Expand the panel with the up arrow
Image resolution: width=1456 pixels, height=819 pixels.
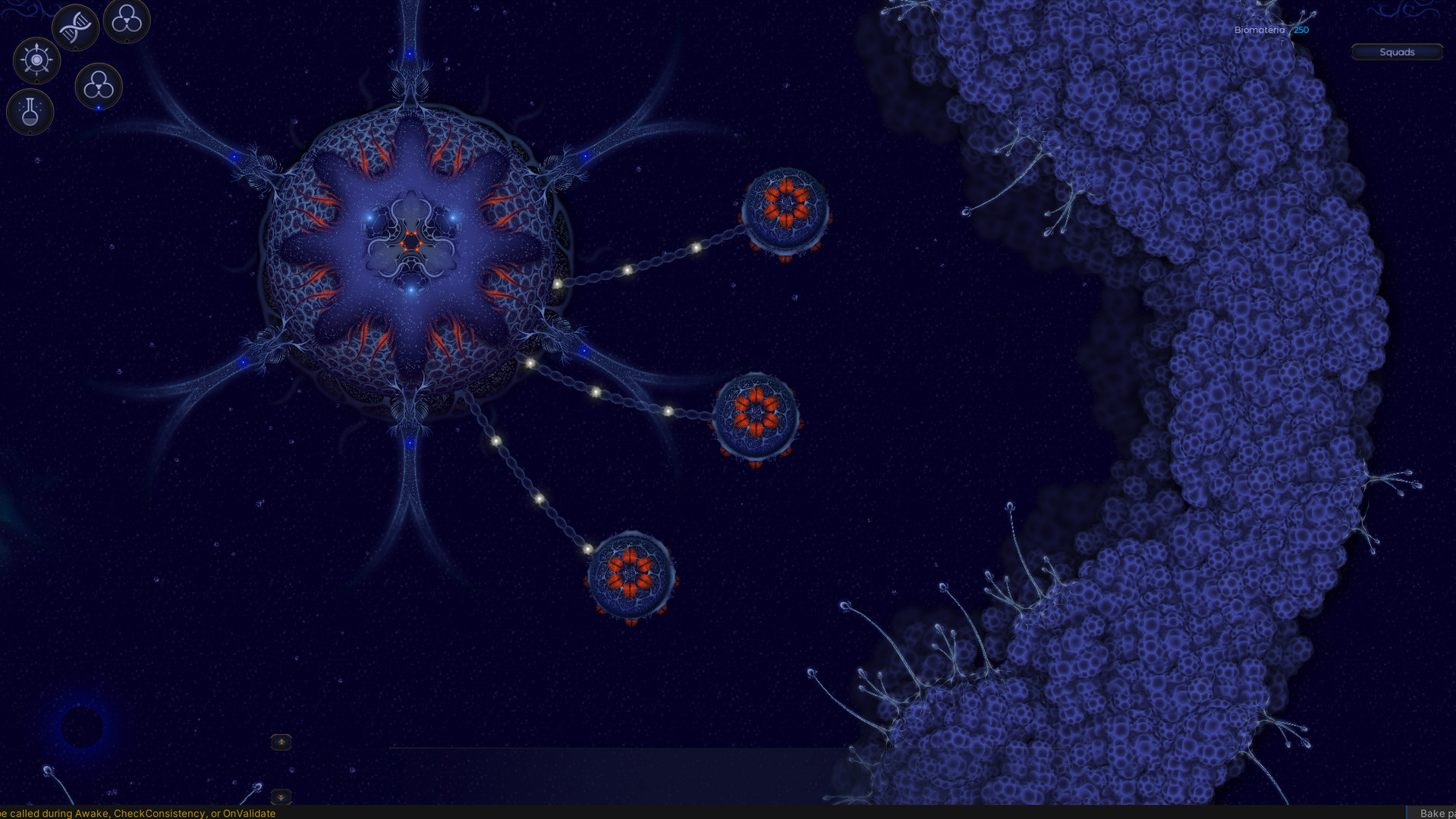point(281,742)
